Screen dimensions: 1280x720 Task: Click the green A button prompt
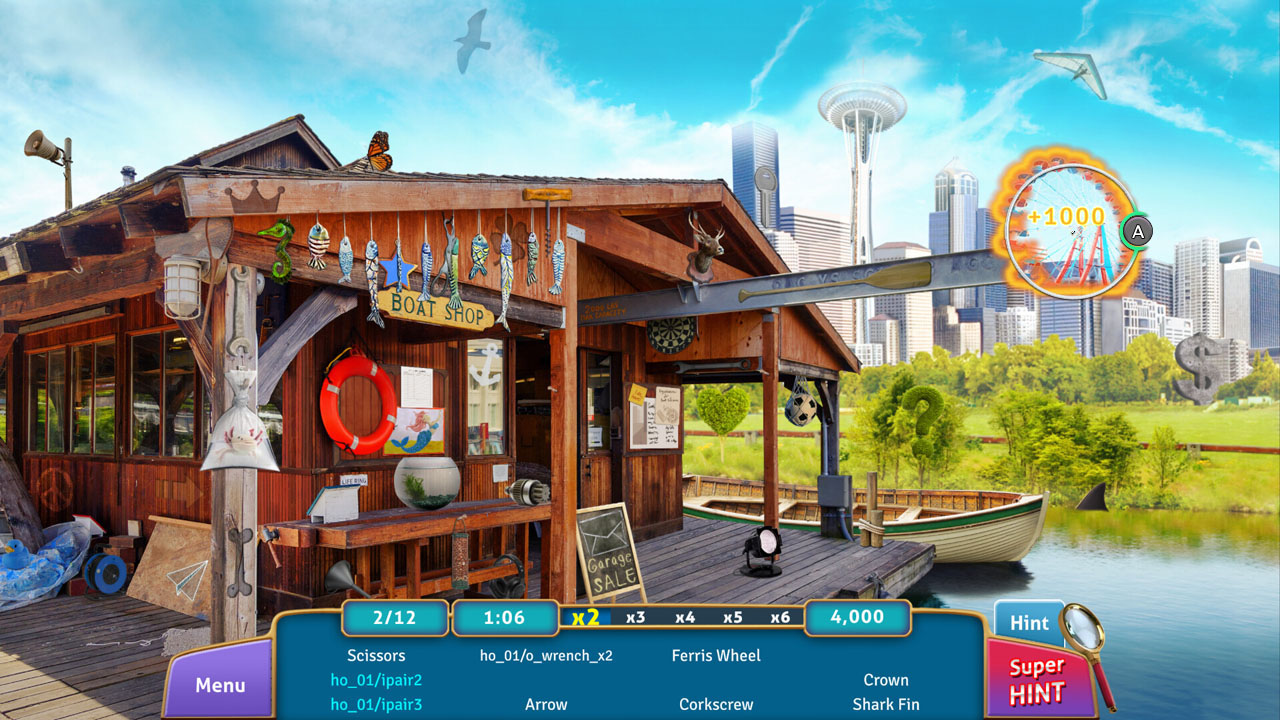1138,231
